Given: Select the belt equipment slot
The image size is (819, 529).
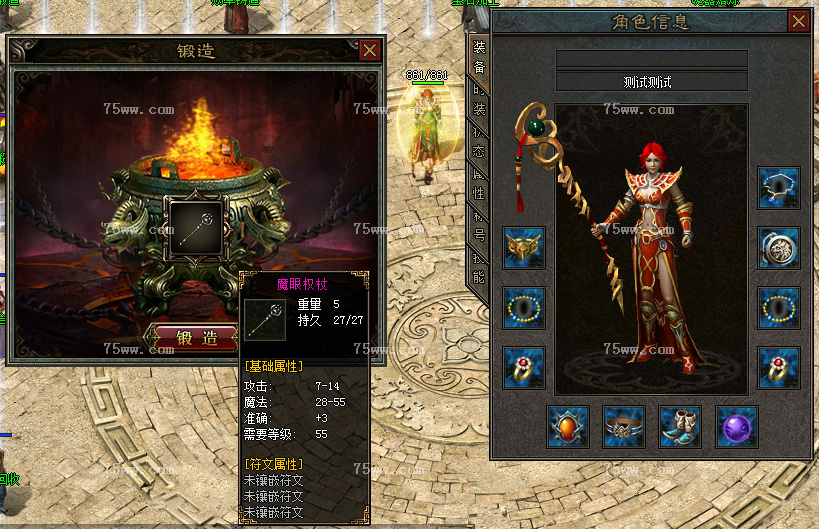Looking at the screenshot, I should (x=623, y=427).
